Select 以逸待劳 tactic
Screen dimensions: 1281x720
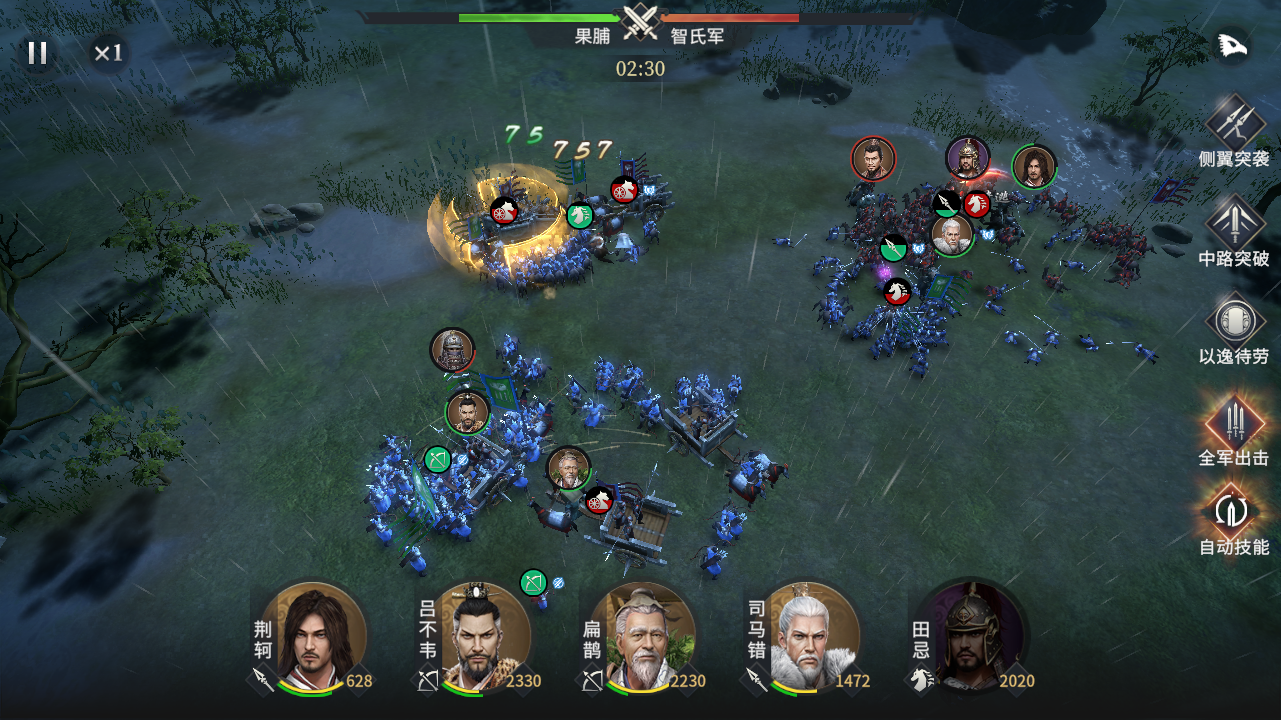coord(1234,321)
